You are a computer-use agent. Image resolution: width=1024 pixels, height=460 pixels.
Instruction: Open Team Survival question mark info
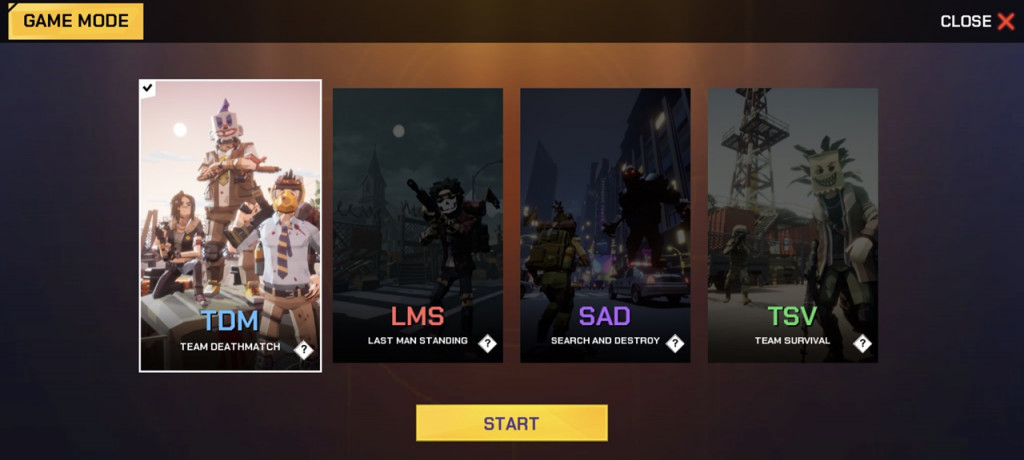point(862,344)
